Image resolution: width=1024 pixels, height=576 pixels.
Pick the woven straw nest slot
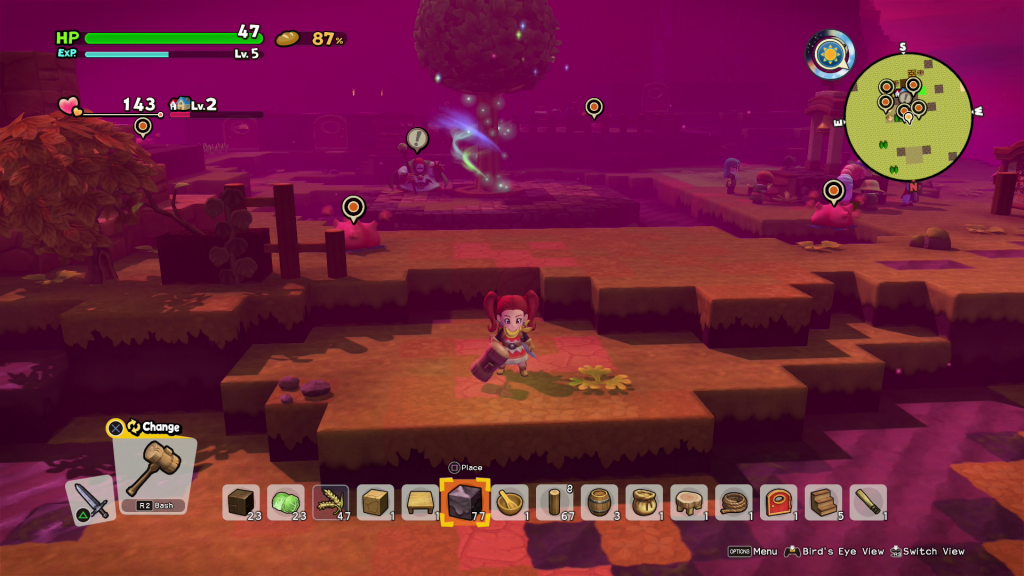[x=734, y=502]
